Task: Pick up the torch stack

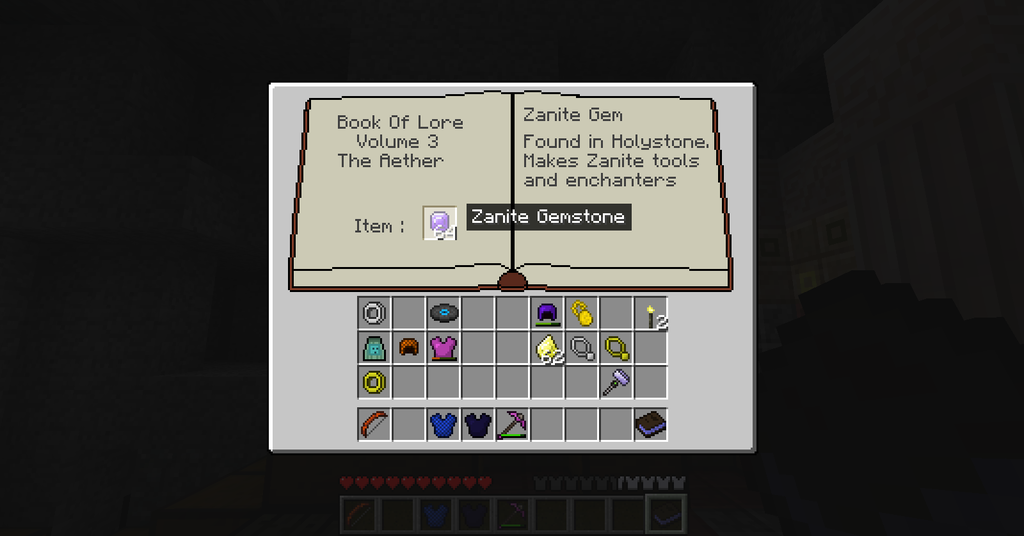Action: tap(651, 314)
